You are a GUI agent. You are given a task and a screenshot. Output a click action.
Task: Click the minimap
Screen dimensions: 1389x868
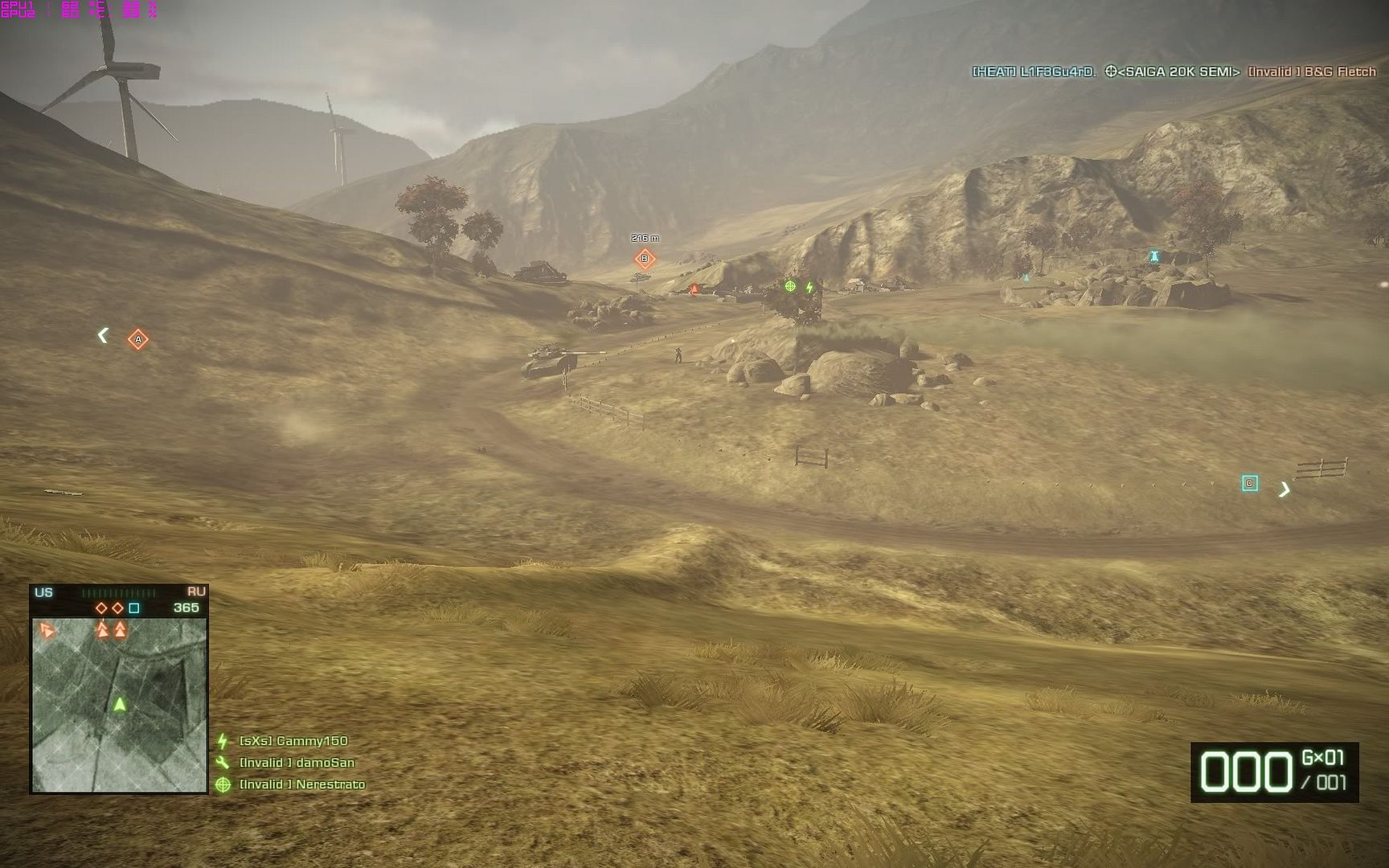[119, 705]
